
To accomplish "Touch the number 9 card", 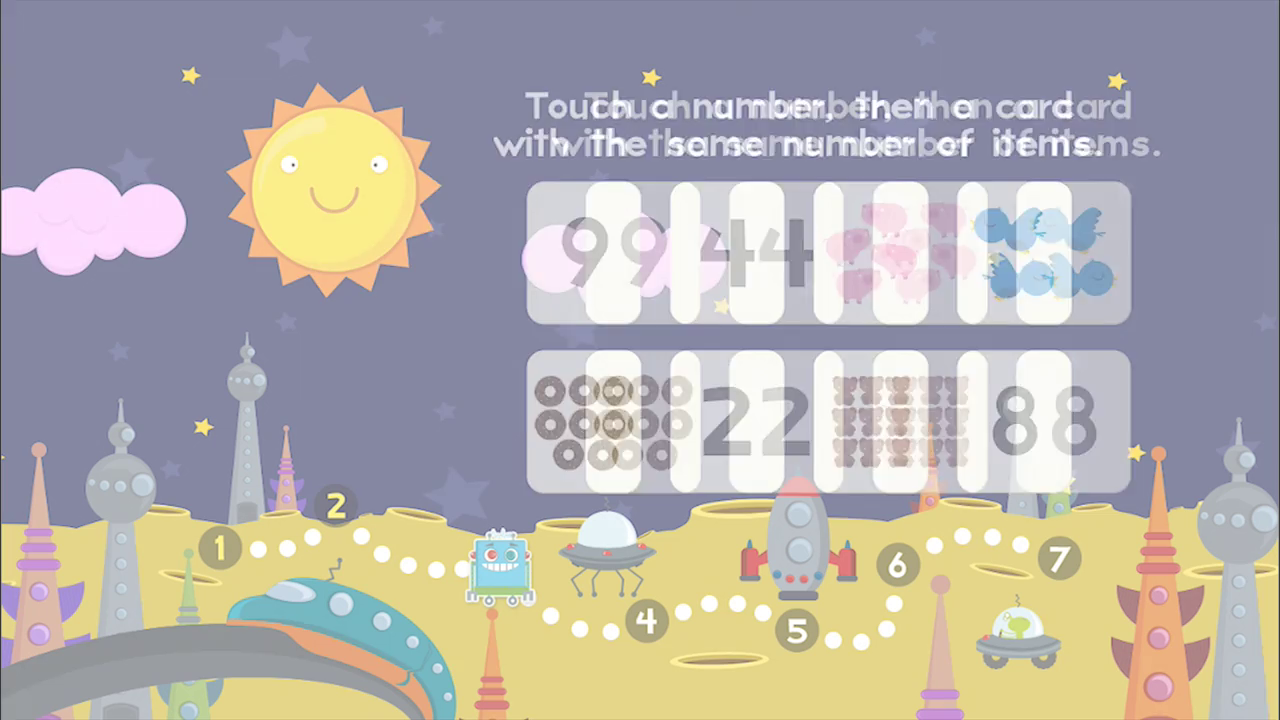I will click(x=600, y=253).
